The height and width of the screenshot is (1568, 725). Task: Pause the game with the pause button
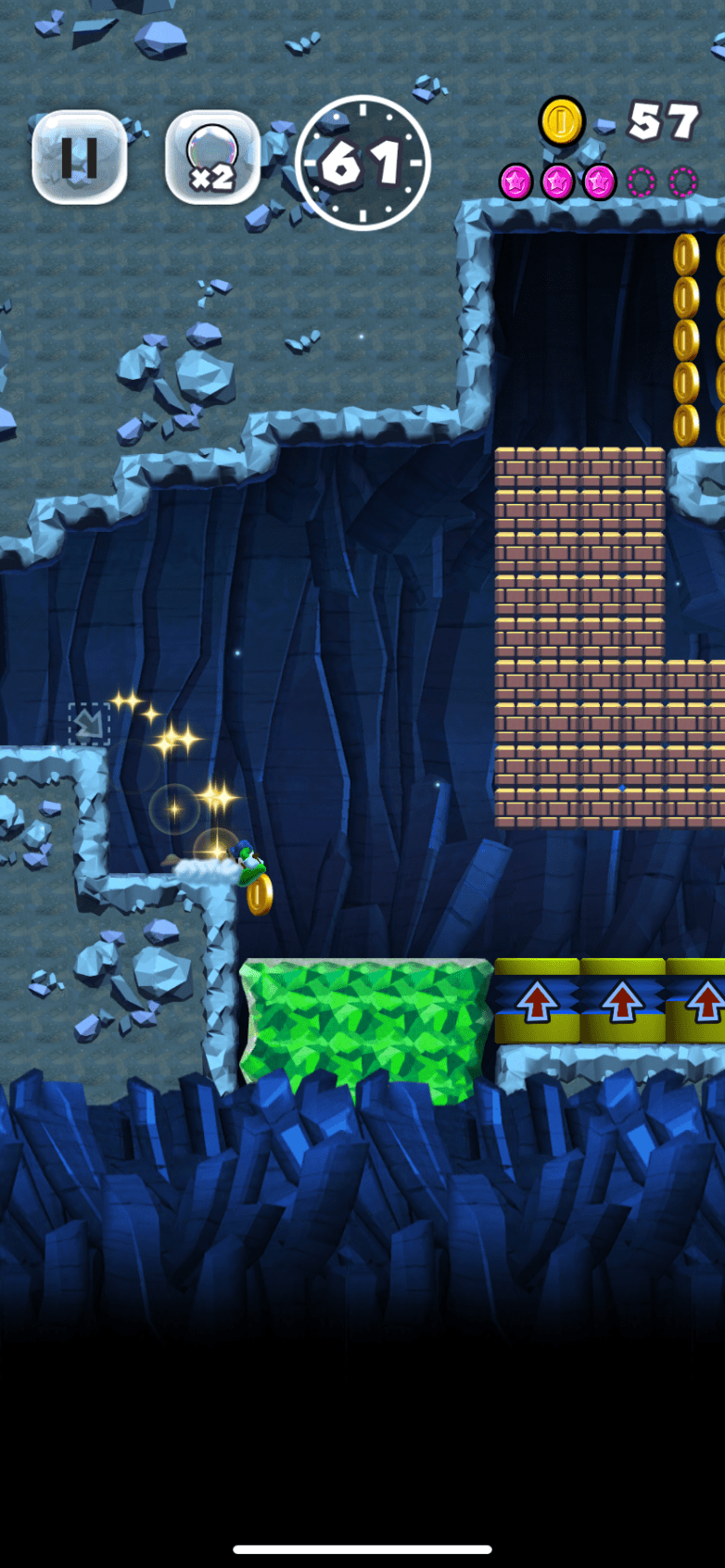pos(79,157)
